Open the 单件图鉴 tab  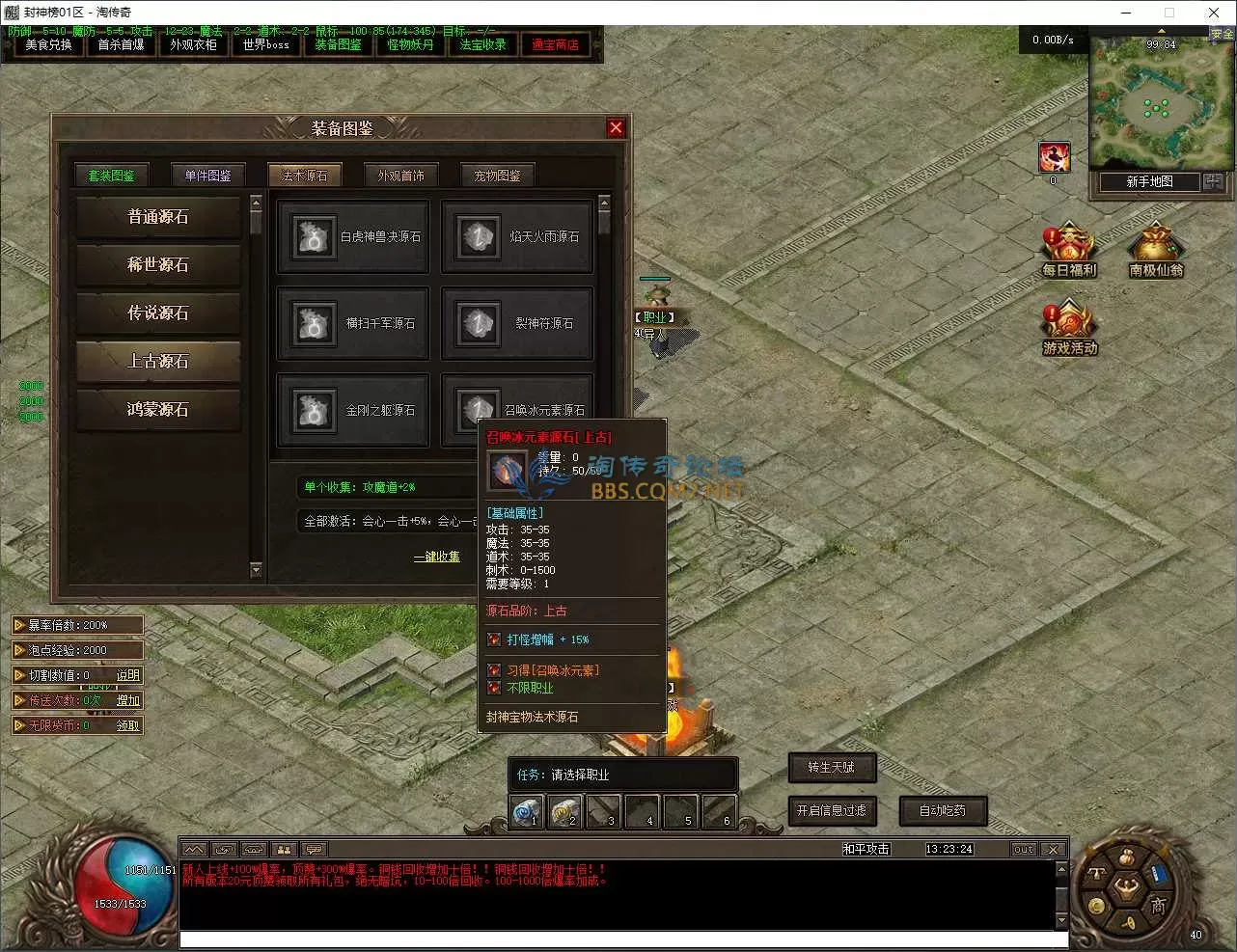pyautogui.click(x=208, y=176)
